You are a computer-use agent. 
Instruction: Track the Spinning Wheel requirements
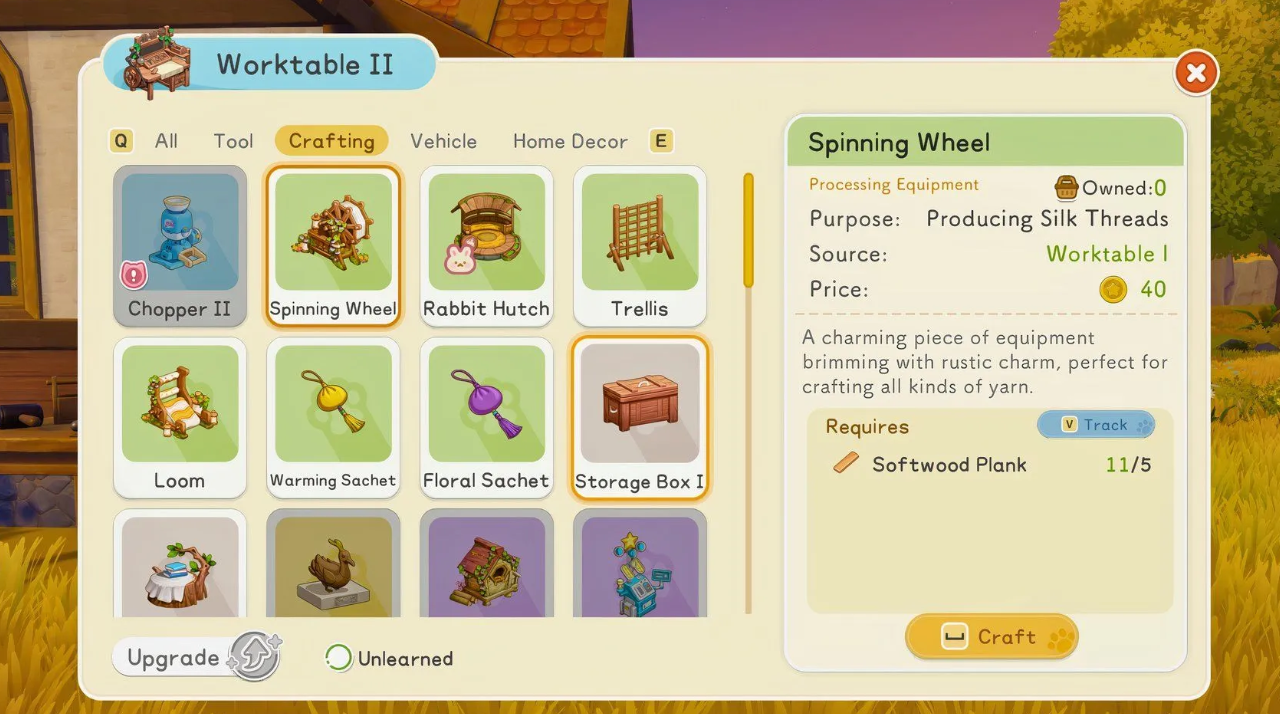click(x=1096, y=425)
